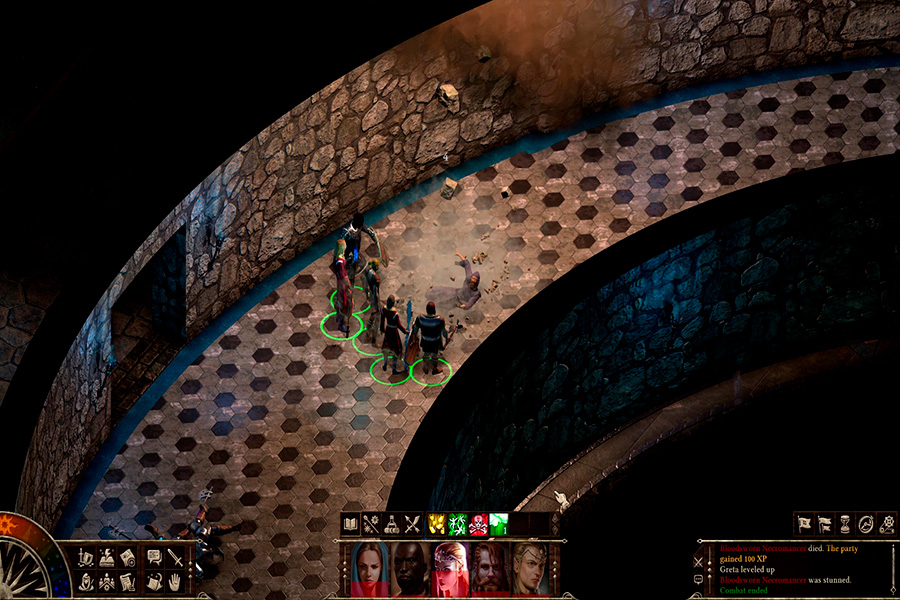Open the spellbook icon on the action bar
This screenshot has height=600, width=900.
point(350,523)
